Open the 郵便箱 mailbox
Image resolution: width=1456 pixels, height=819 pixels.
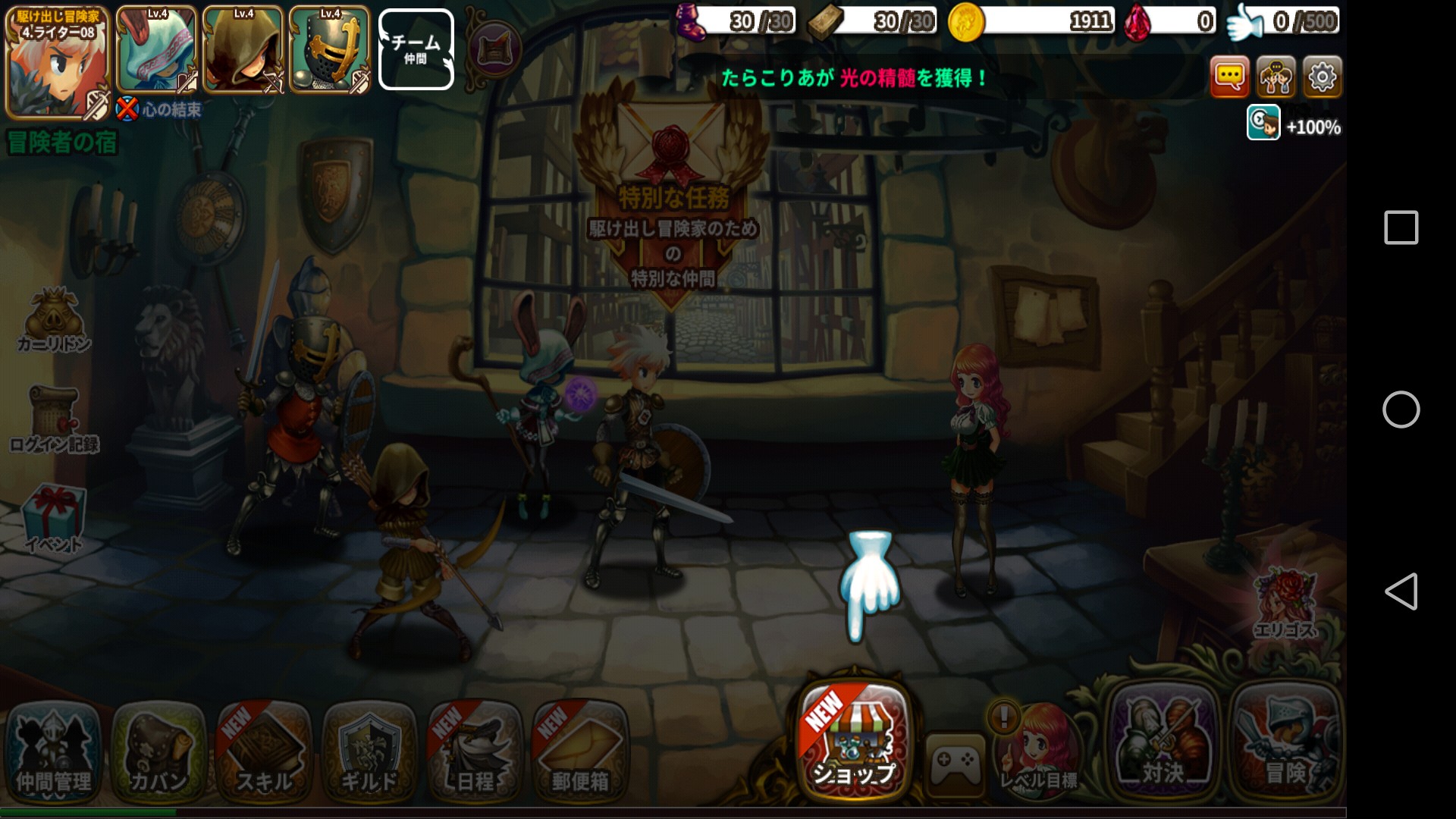pyautogui.click(x=580, y=751)
